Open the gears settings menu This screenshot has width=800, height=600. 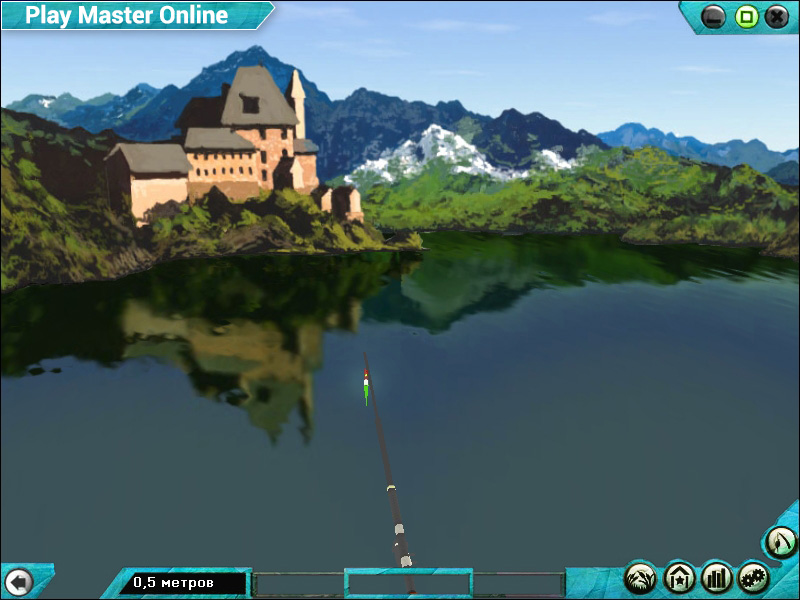tap(754, 577)
